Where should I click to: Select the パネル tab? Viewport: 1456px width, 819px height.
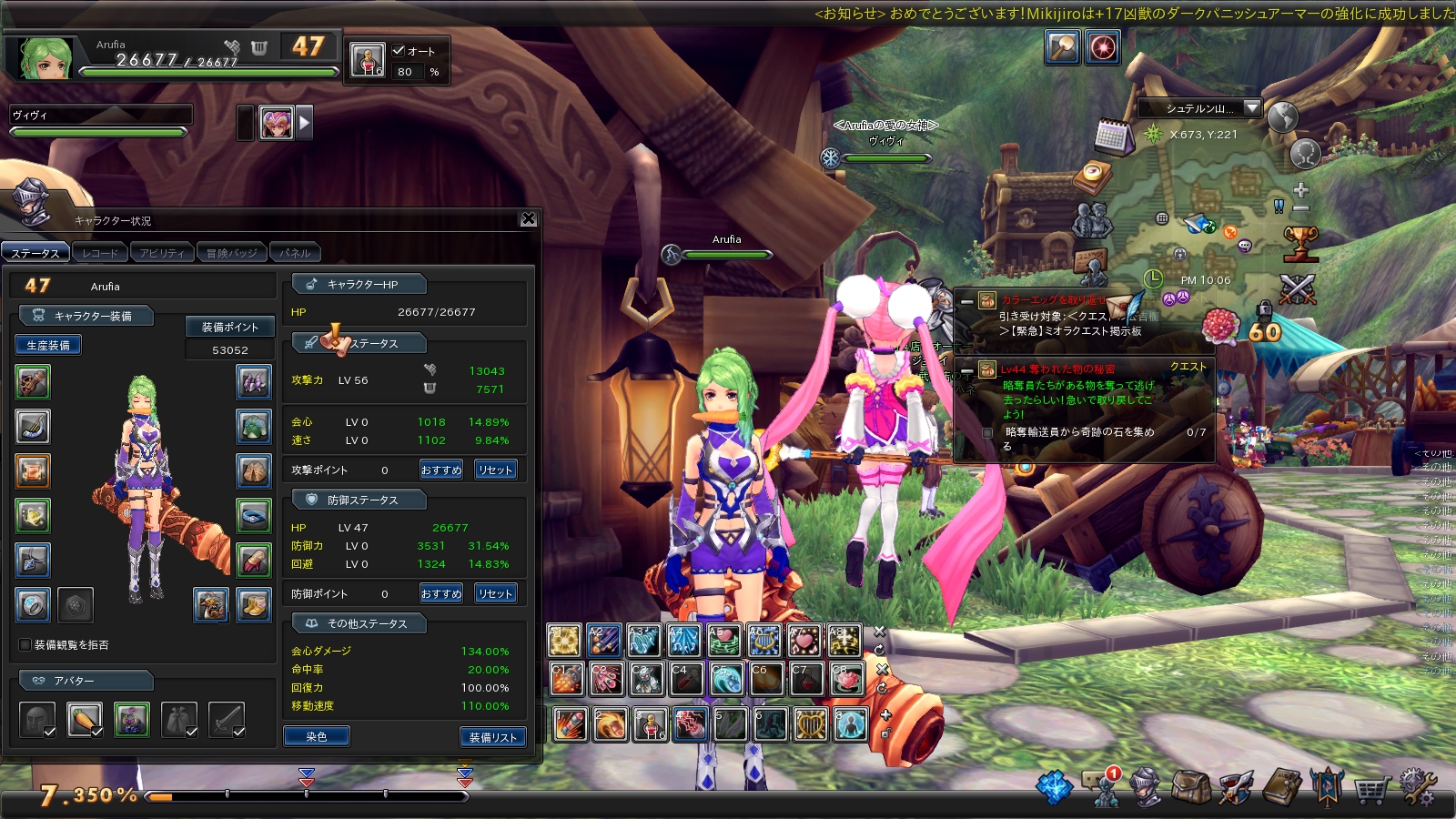295,253
